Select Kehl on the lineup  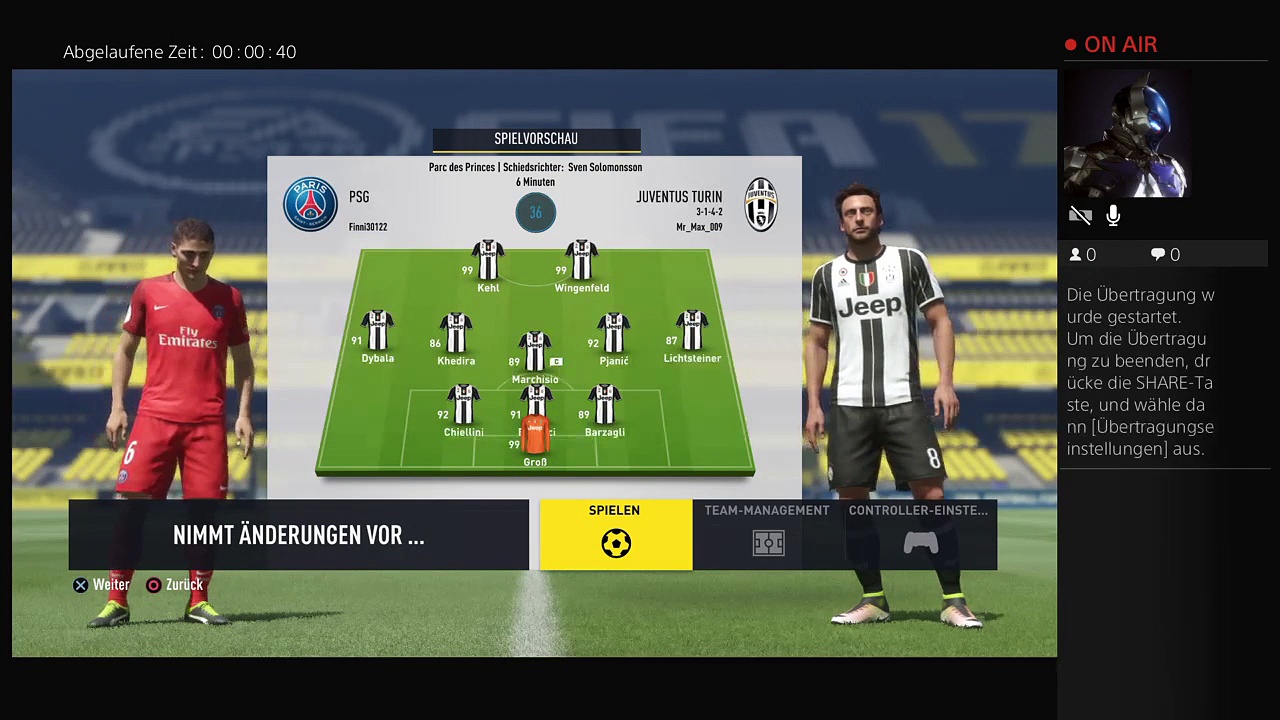(x=488, y=261)
